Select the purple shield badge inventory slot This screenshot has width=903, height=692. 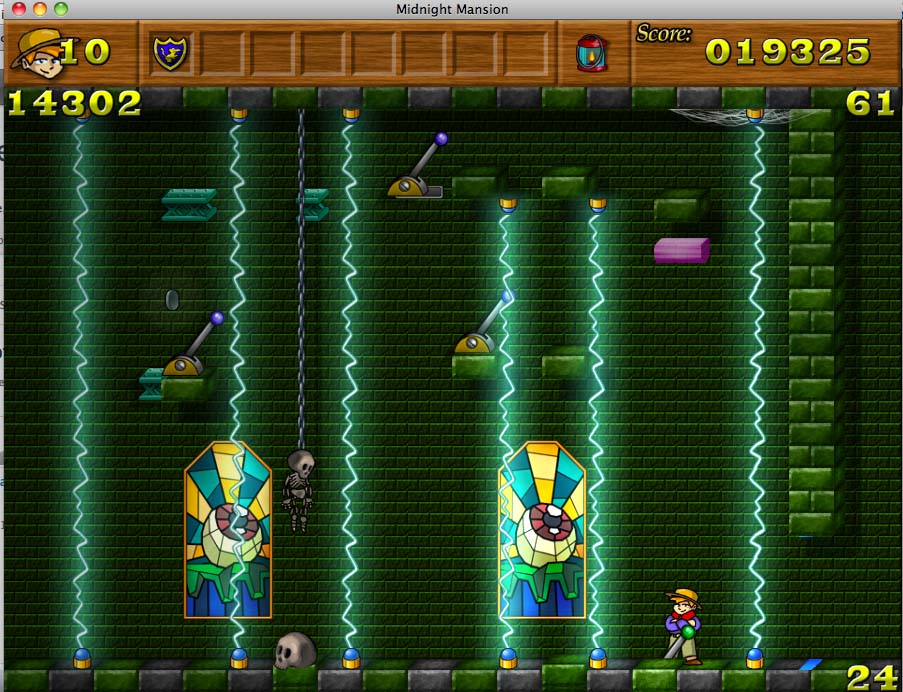pos(170,53)
